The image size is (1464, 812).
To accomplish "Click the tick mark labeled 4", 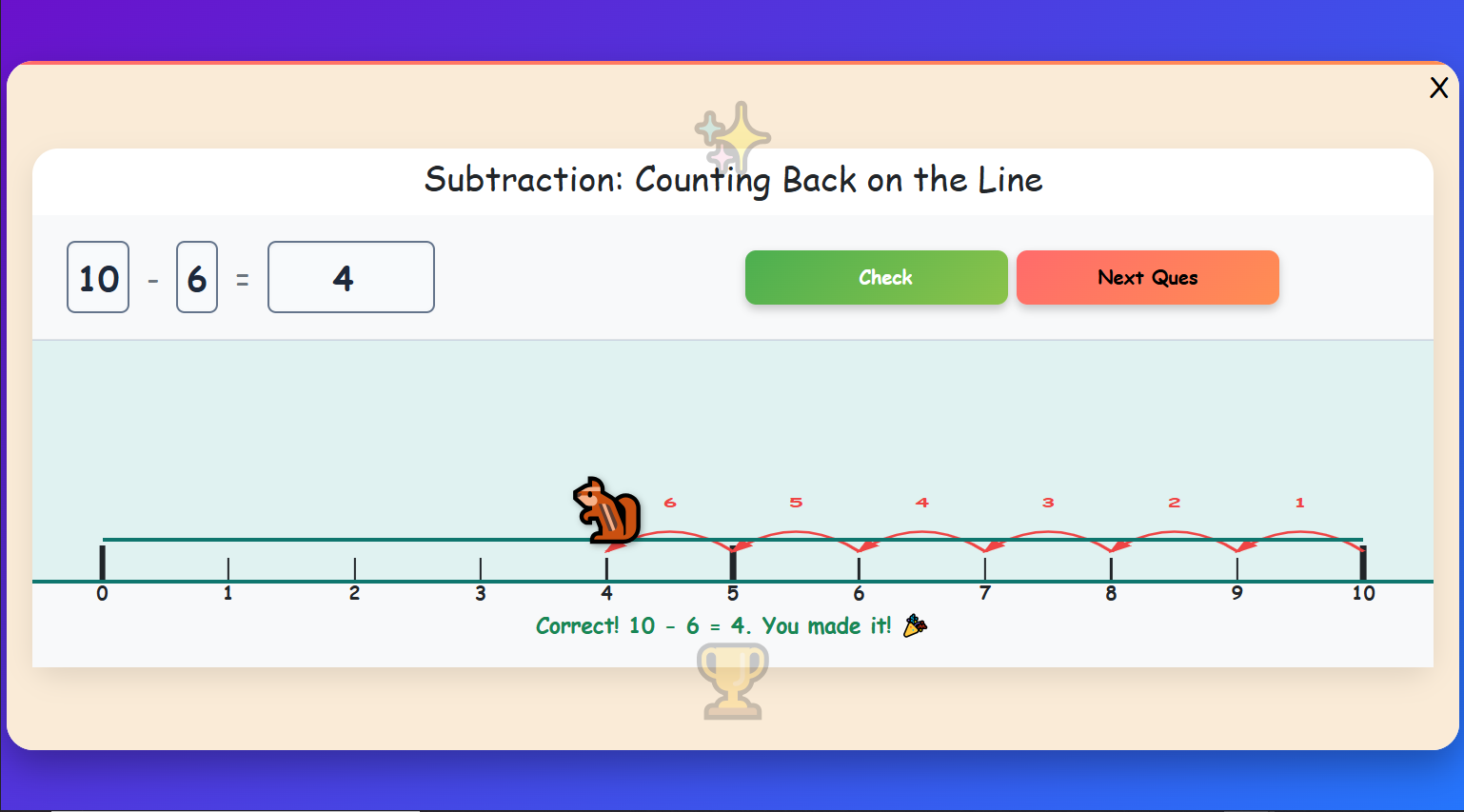I will point(606,566).
